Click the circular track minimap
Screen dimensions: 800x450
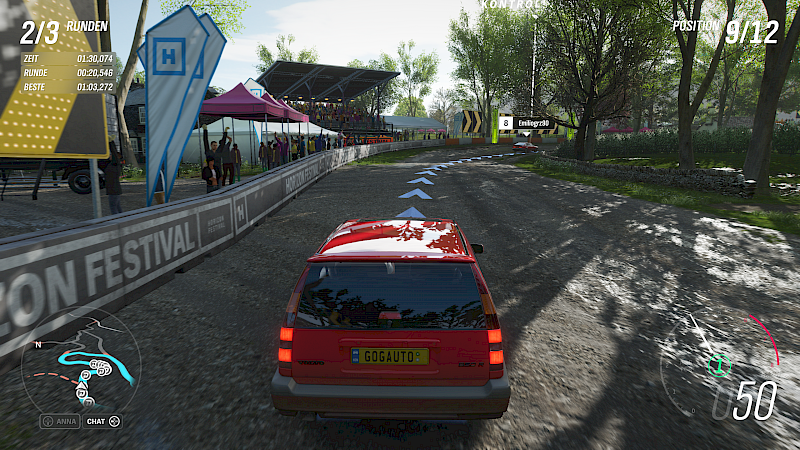click(x=80, y=361)
